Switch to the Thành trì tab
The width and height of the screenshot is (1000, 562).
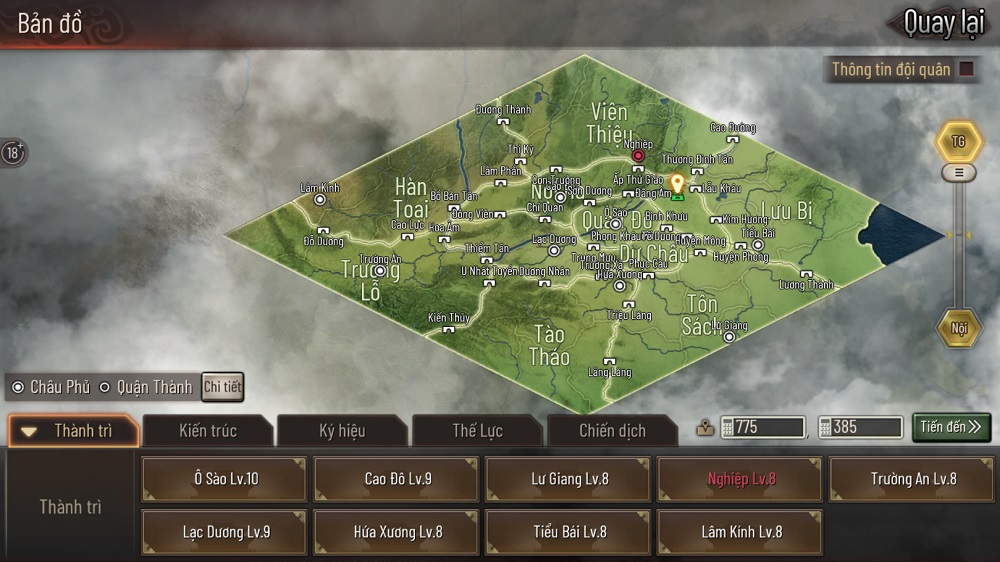(x=74, y=431)
